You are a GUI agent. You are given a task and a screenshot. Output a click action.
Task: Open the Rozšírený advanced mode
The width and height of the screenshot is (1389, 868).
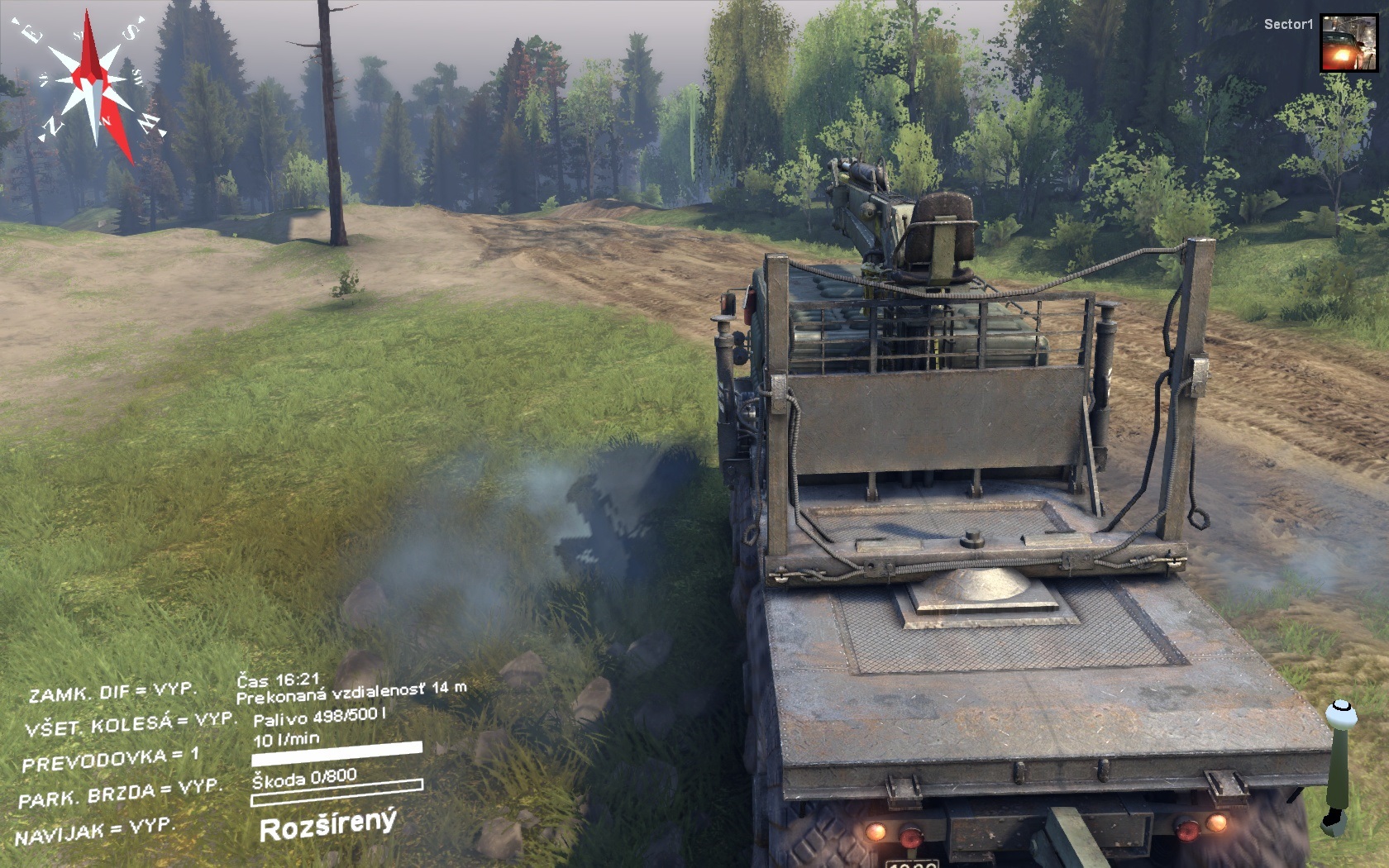328,825
